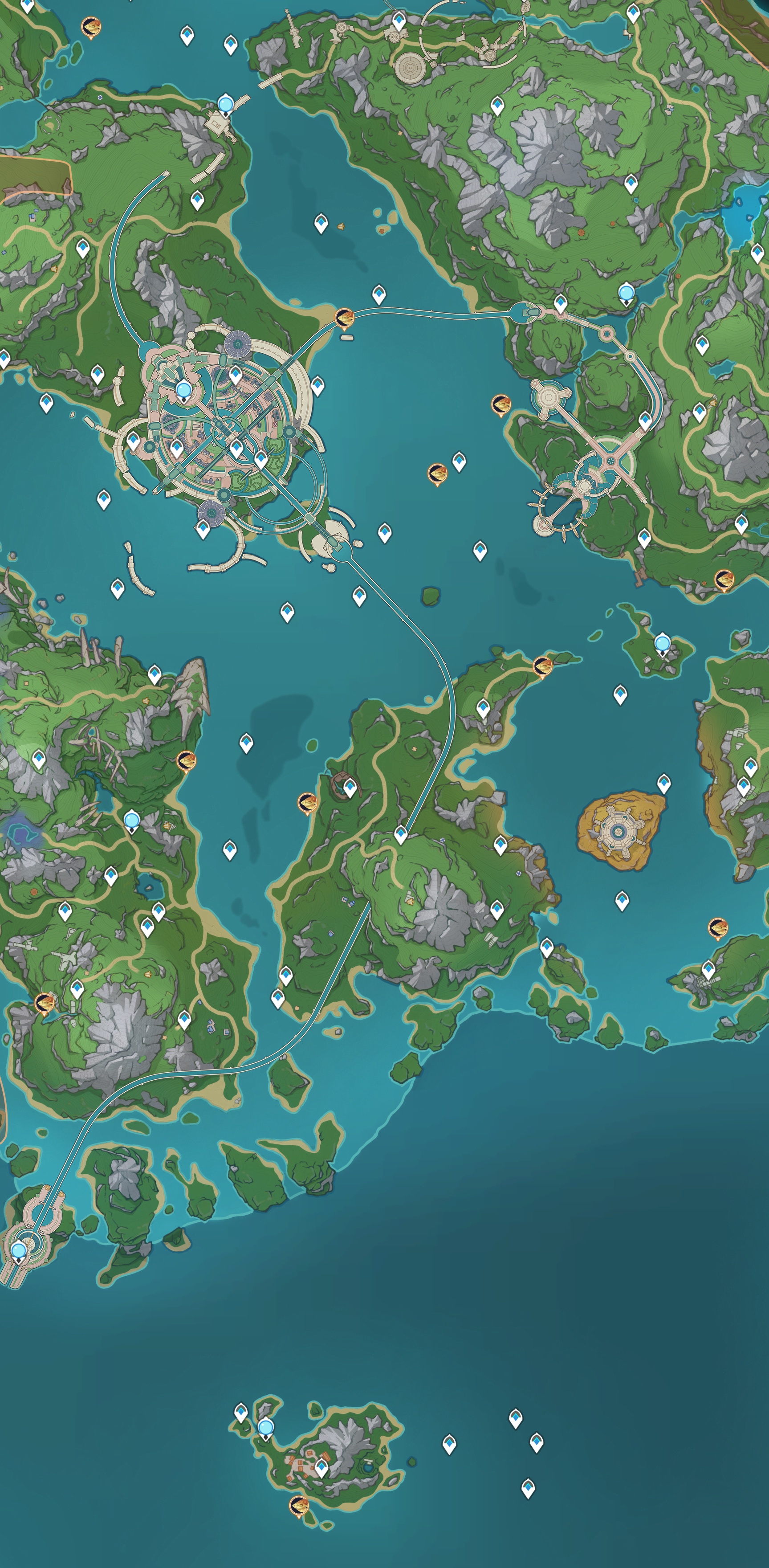Click the teleport marker where the aquabus line crosses the peninsula

click(400, 833)
